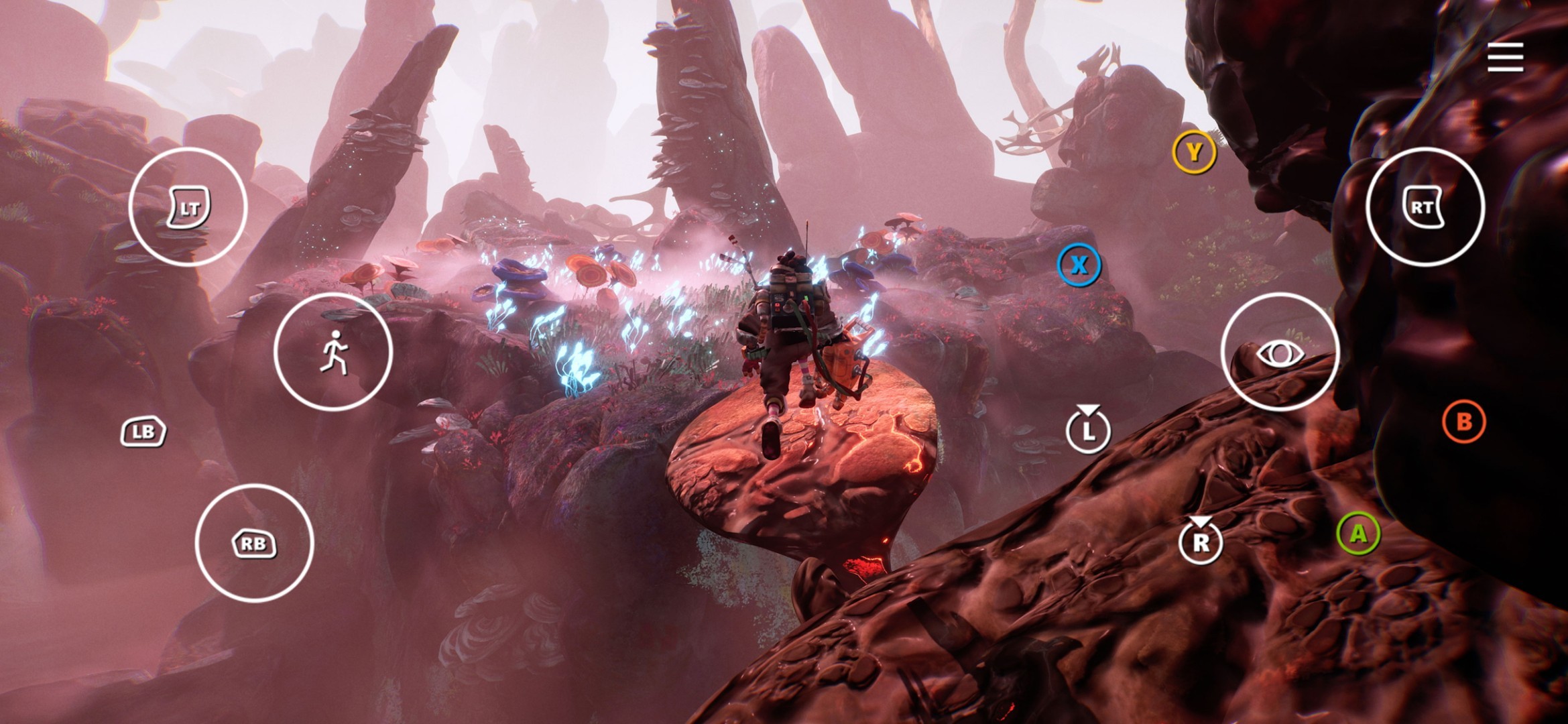1568x724 pixels.
Task: Tap the blue X touch button
Action: point(1079,265)
